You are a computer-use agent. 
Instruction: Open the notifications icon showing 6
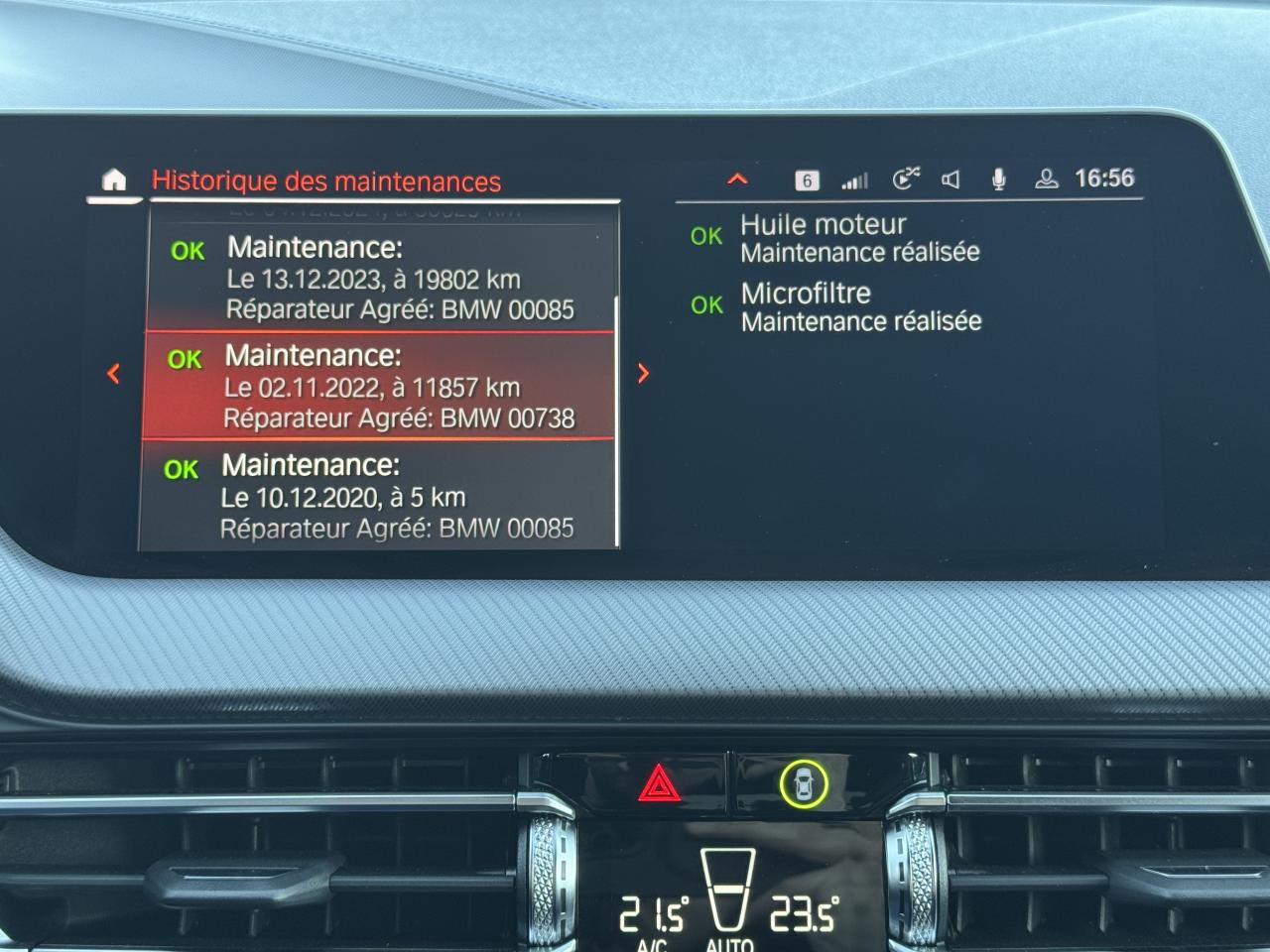(x=807, y=180)
